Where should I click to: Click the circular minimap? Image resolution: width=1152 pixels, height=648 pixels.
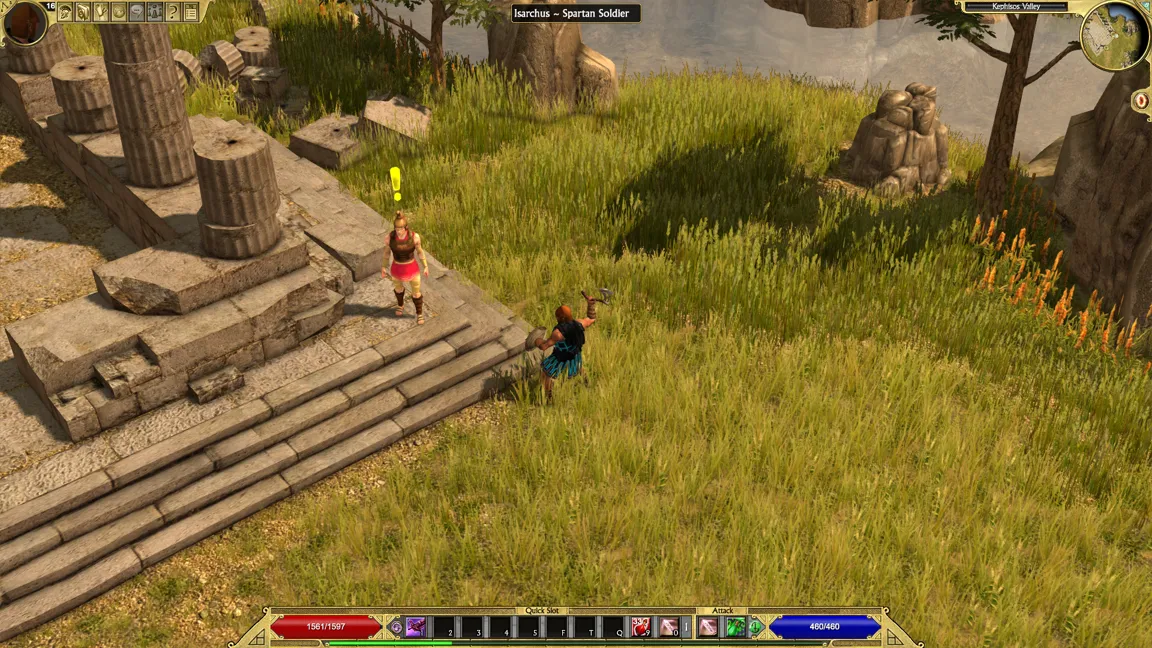[1114, 36]
